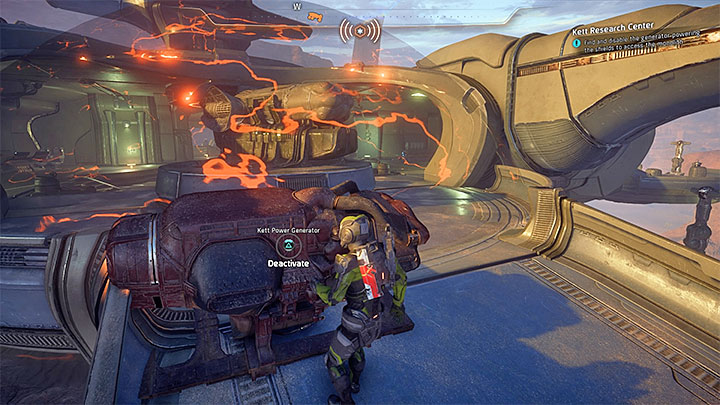The height and width of the screenshot is (405, 720).
Task: Choose the Deactivate prompt for the generator
Action: click(286, 263)
